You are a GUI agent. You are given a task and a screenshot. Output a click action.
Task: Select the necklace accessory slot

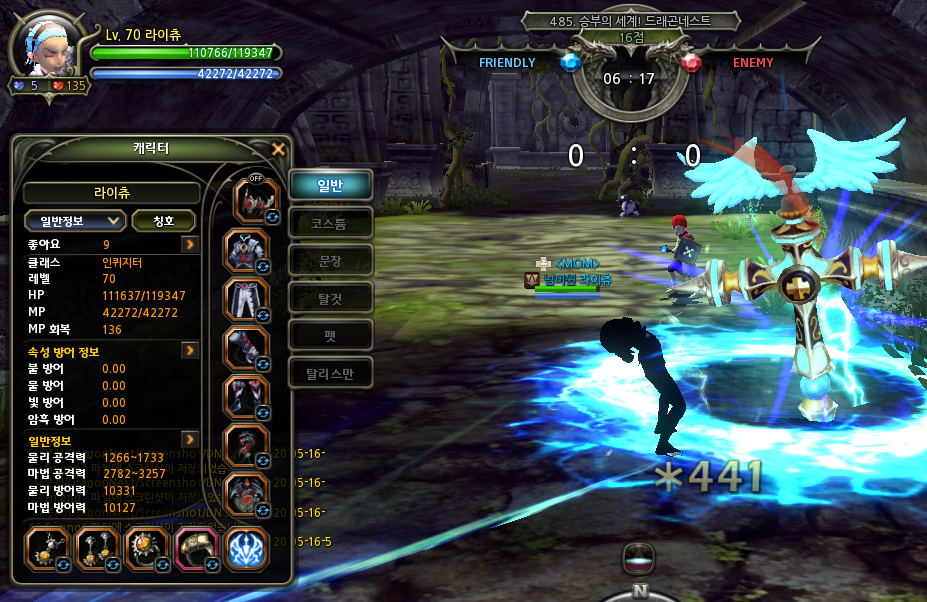click(x=45, y=549)
